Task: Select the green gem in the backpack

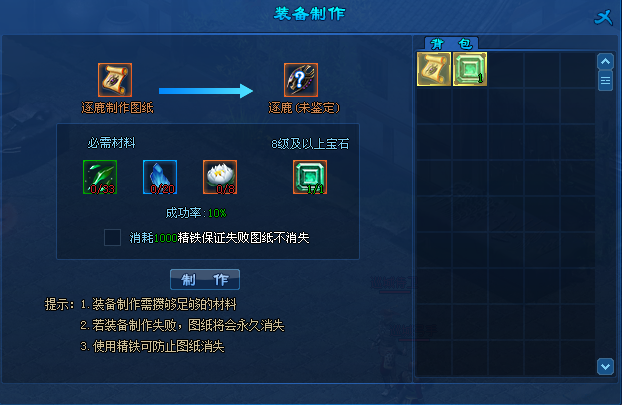Action: pyautogui.click(x=469, y=68)
